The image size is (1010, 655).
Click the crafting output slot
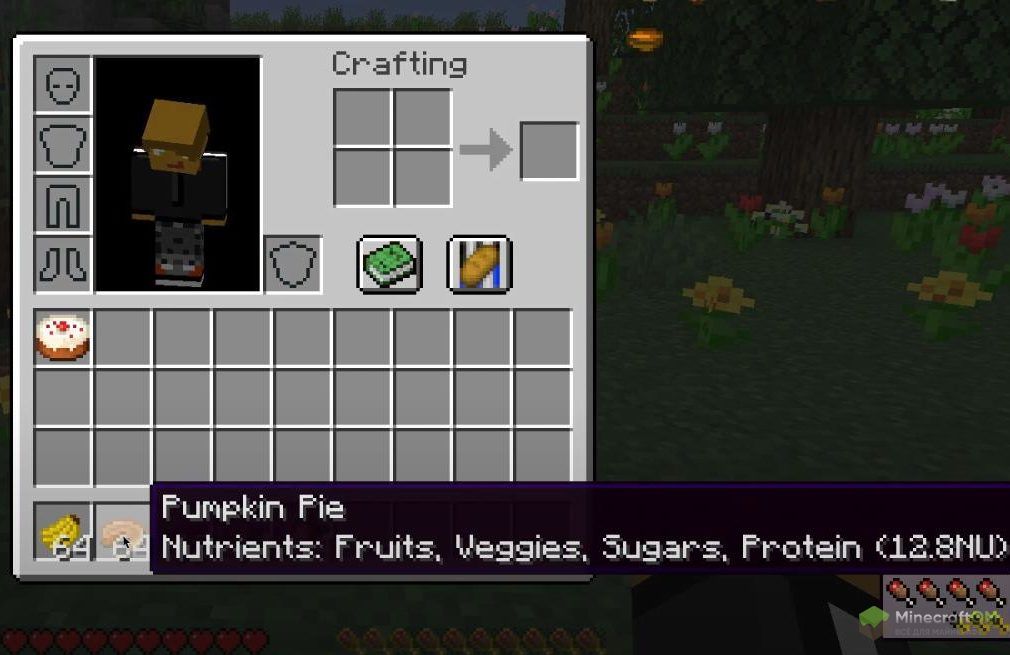(x=549, y=151)
